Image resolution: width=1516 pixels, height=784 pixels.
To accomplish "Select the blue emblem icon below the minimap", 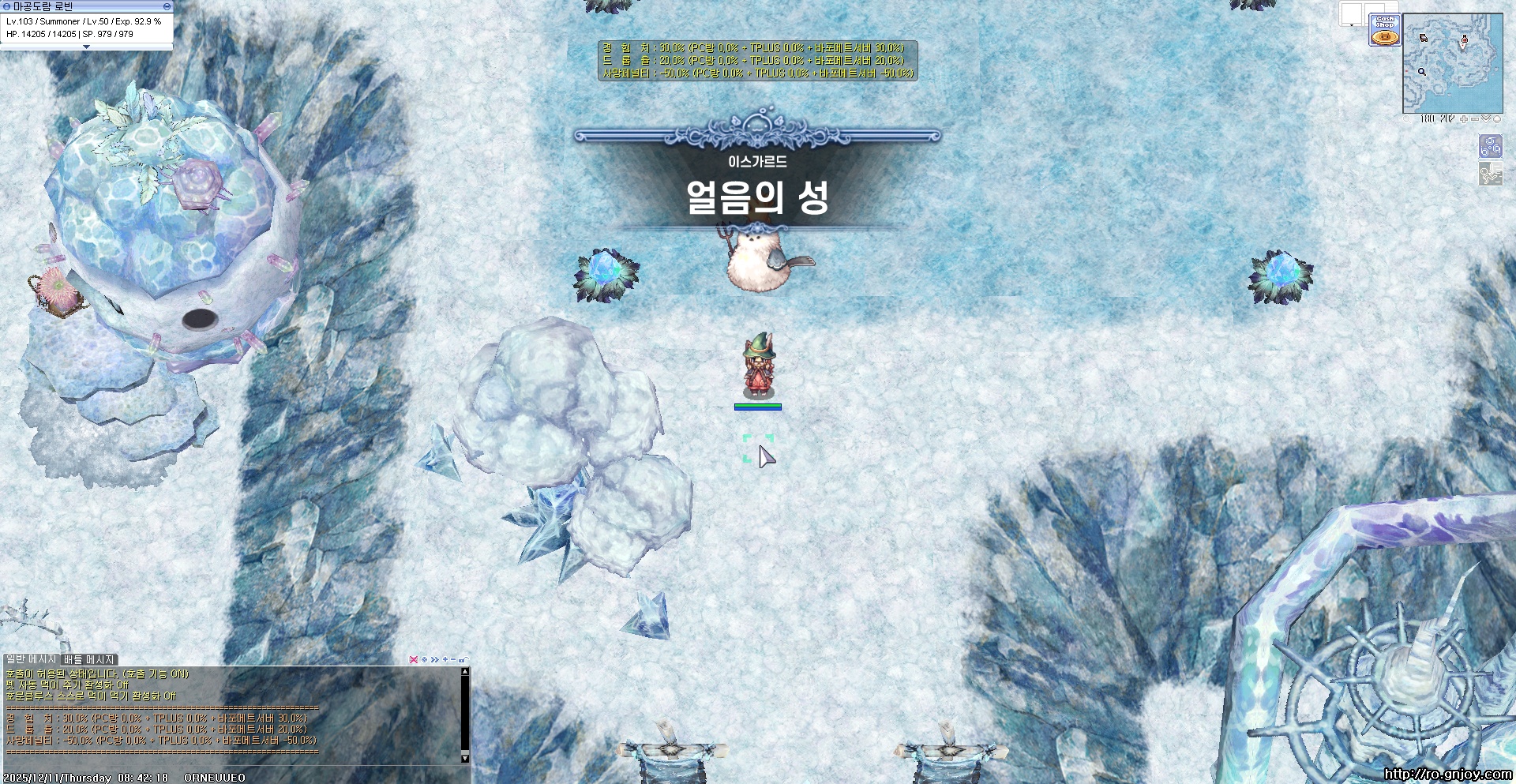I will [1491, 146].
